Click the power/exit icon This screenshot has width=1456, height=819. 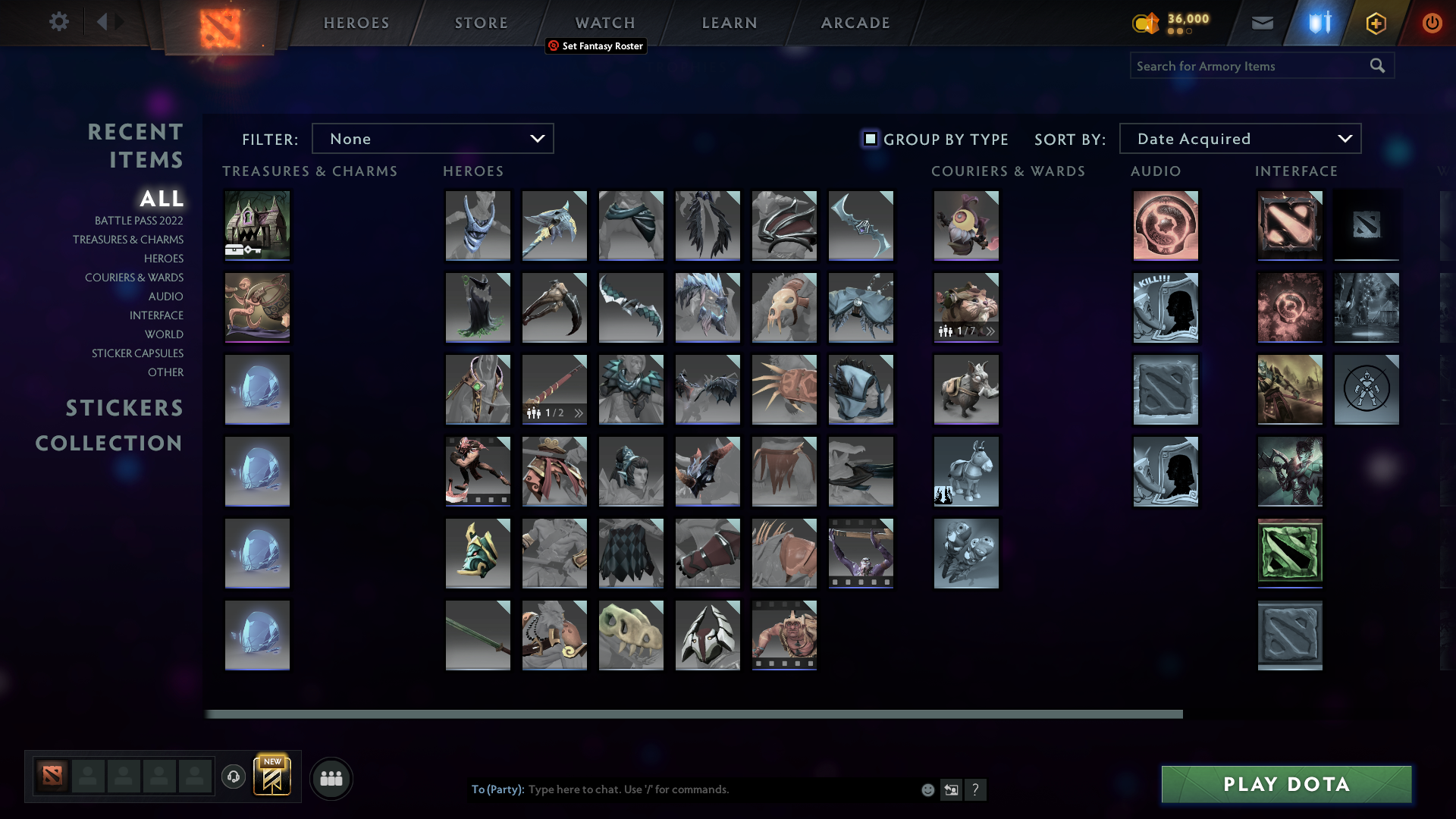1432,23
